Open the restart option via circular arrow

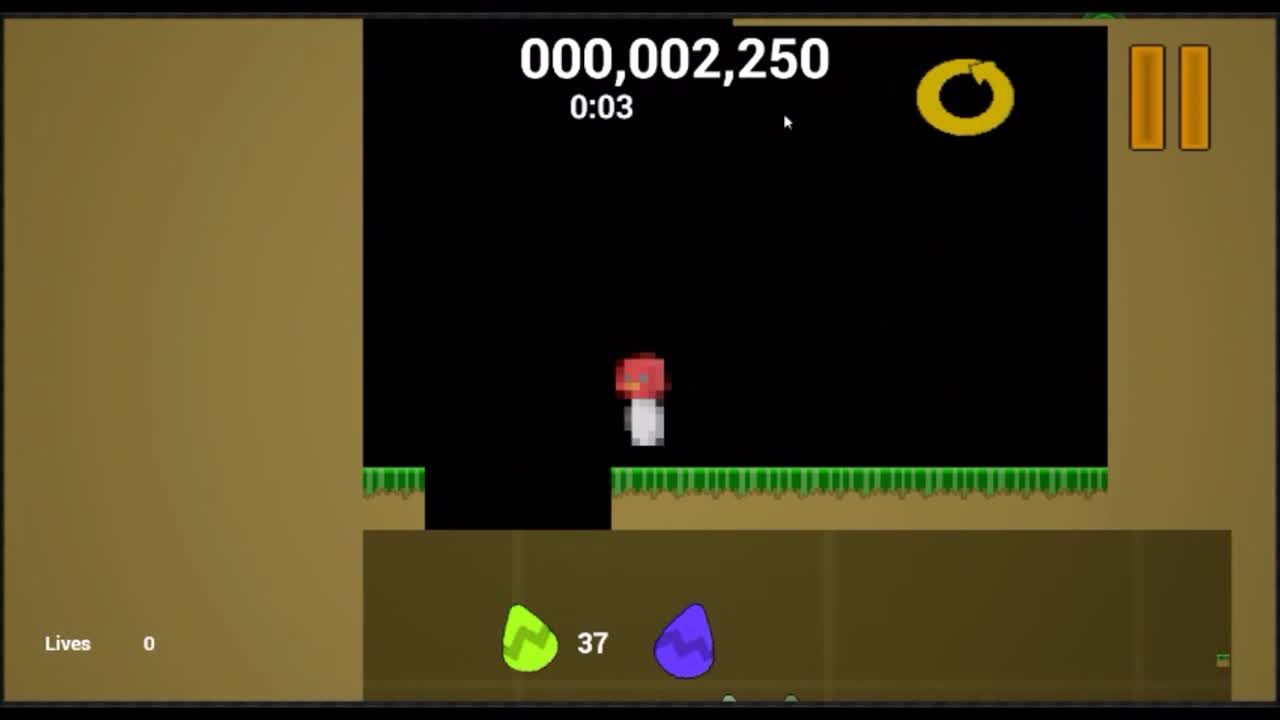[x=963, y=96]
